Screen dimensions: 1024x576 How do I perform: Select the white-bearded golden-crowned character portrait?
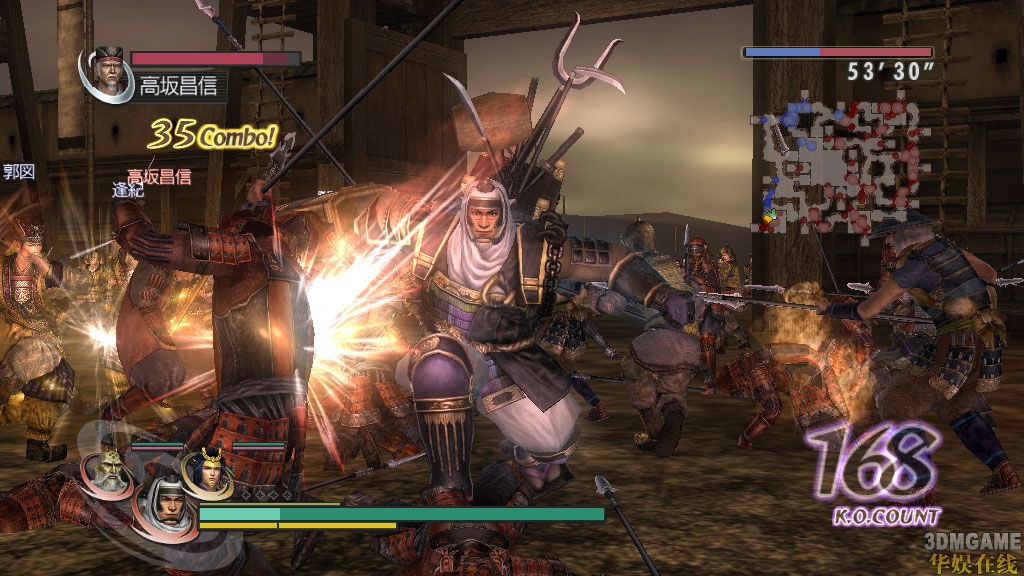105,470
